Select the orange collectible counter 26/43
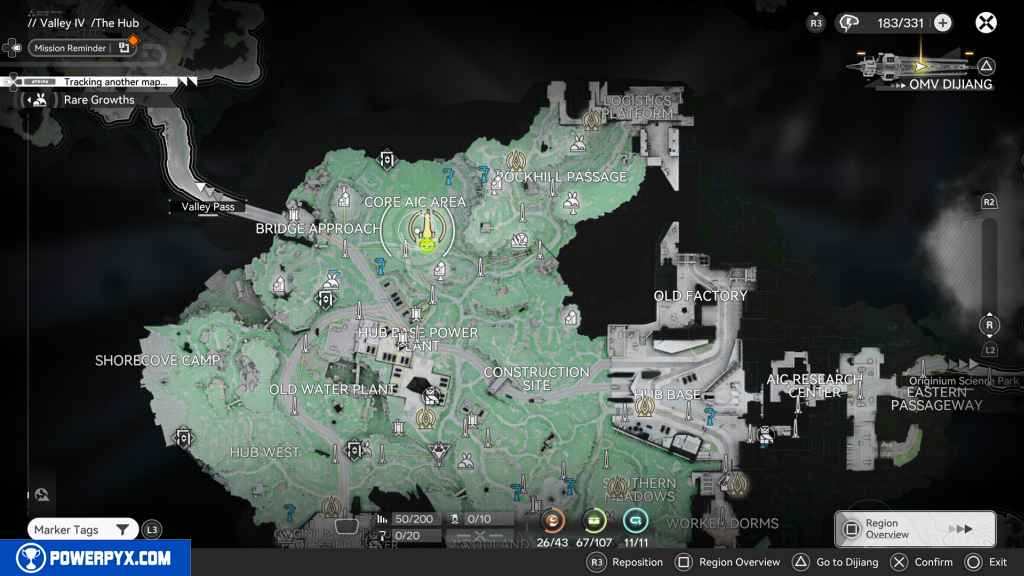The image size is (1024, 576). [x=552, y=521]
